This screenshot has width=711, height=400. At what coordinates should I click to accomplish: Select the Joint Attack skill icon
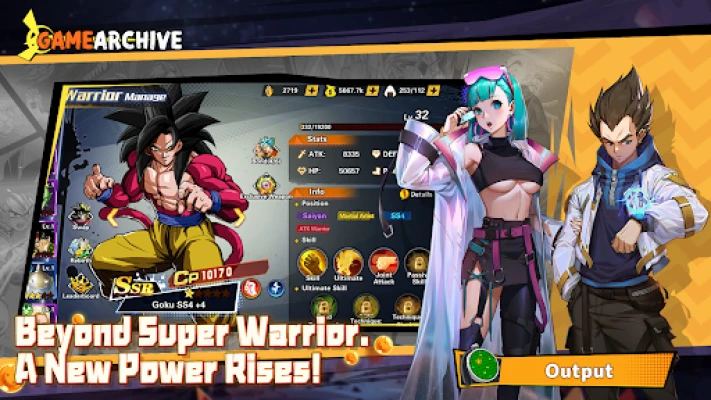point(382,263)
